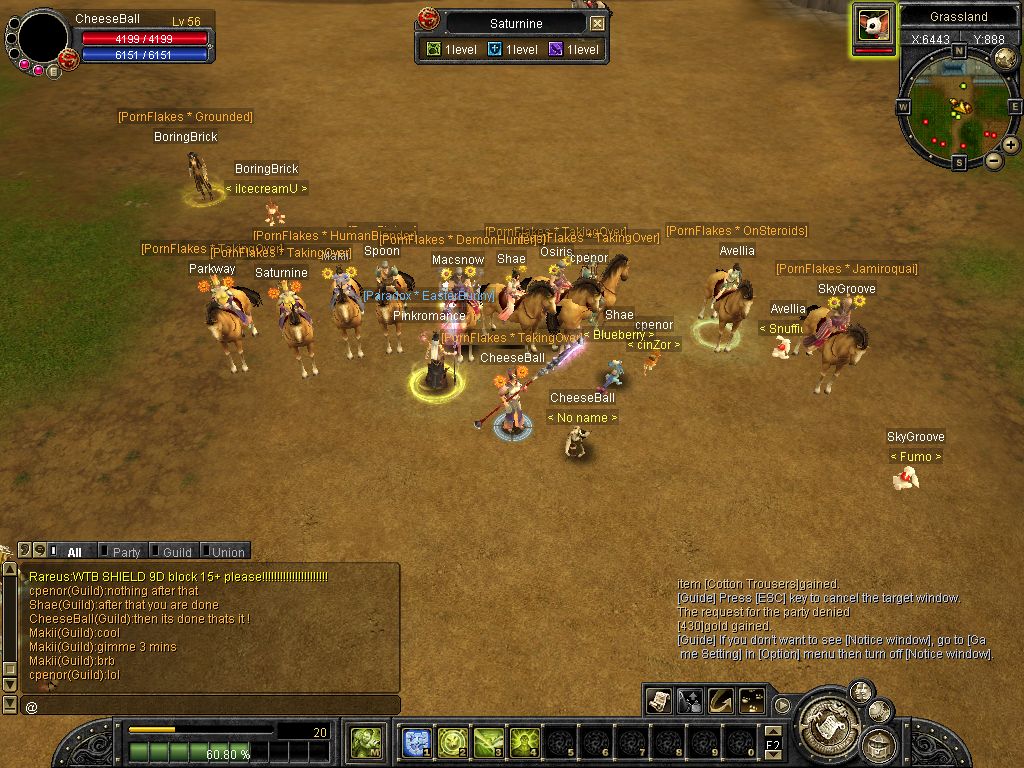This screenshot has height=768, width=1024.
Task: Open the scroll icon in the action menu
Action: 659,701
